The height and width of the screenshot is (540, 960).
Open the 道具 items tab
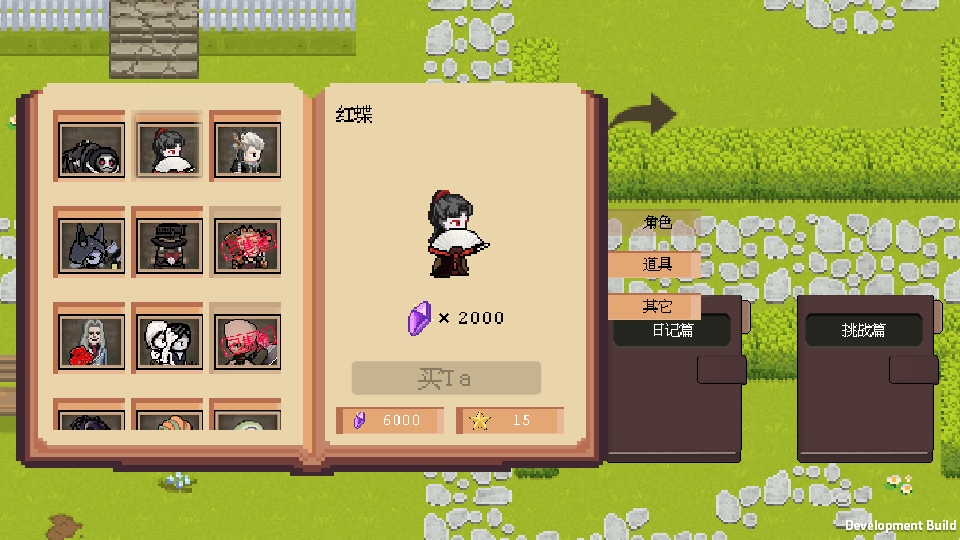pyautogui.click(x=656, y=264)
